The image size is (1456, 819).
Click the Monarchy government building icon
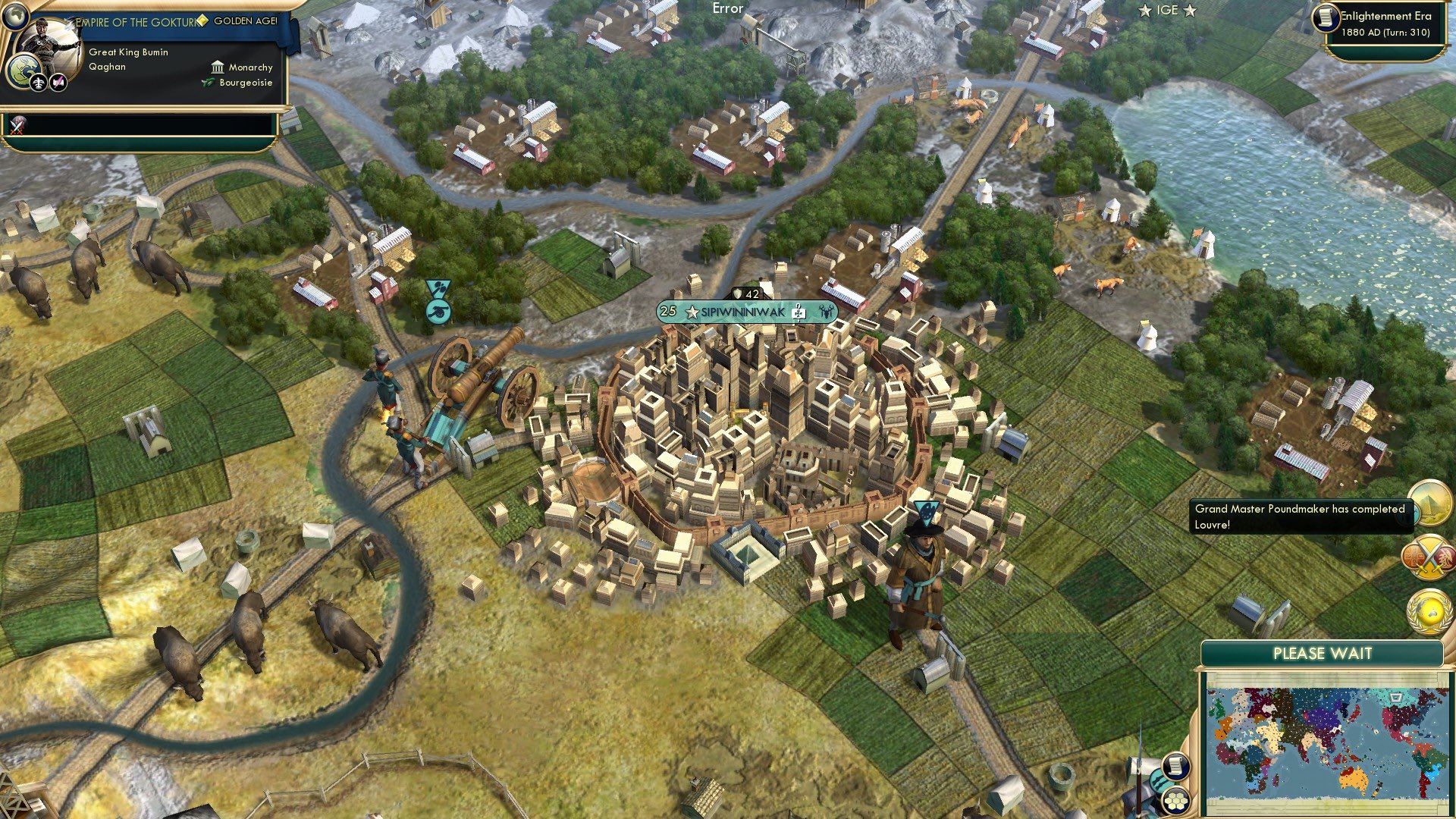pos(217,67)
